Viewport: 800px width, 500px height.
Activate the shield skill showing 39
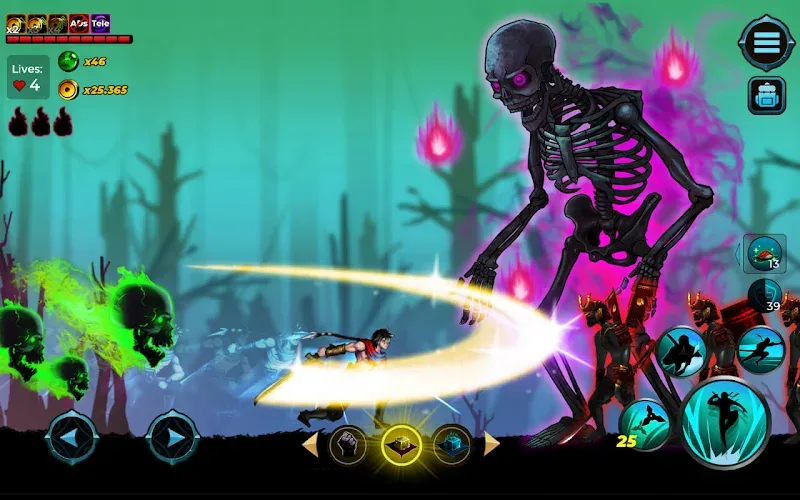767,297
